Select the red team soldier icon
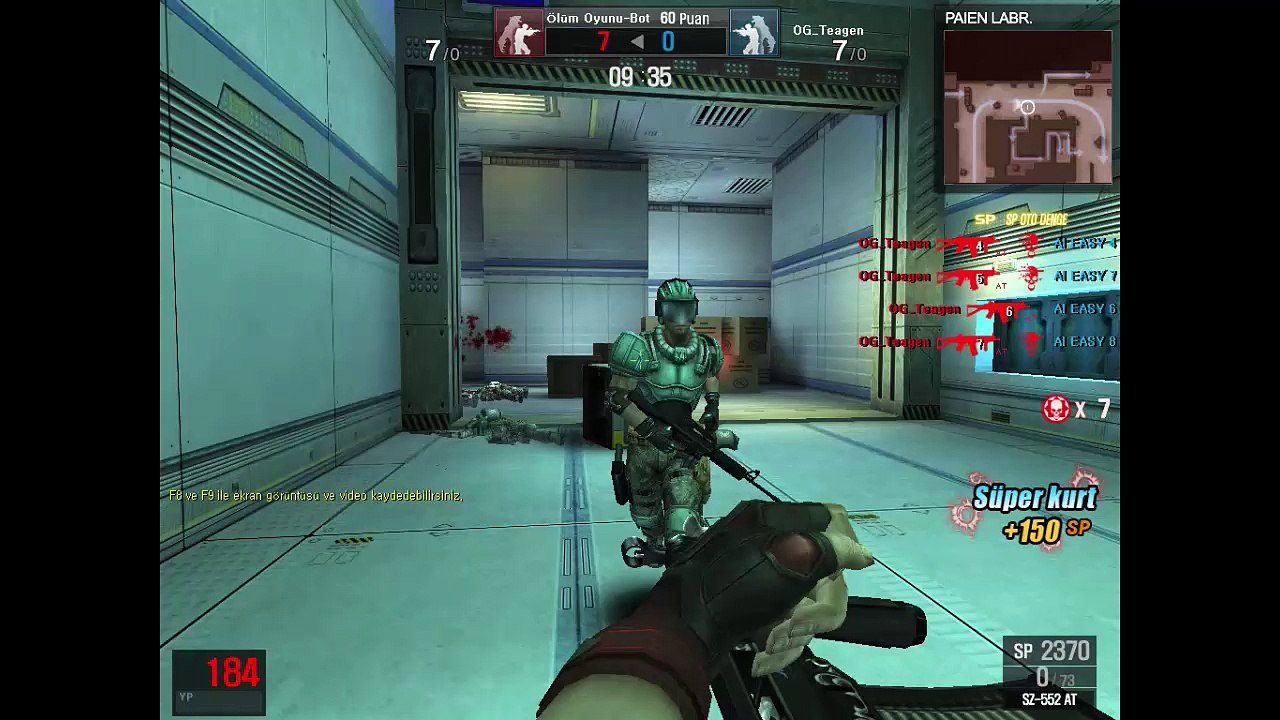The height and width of the screenshot is (720, 1280). (x=520, y=33)
